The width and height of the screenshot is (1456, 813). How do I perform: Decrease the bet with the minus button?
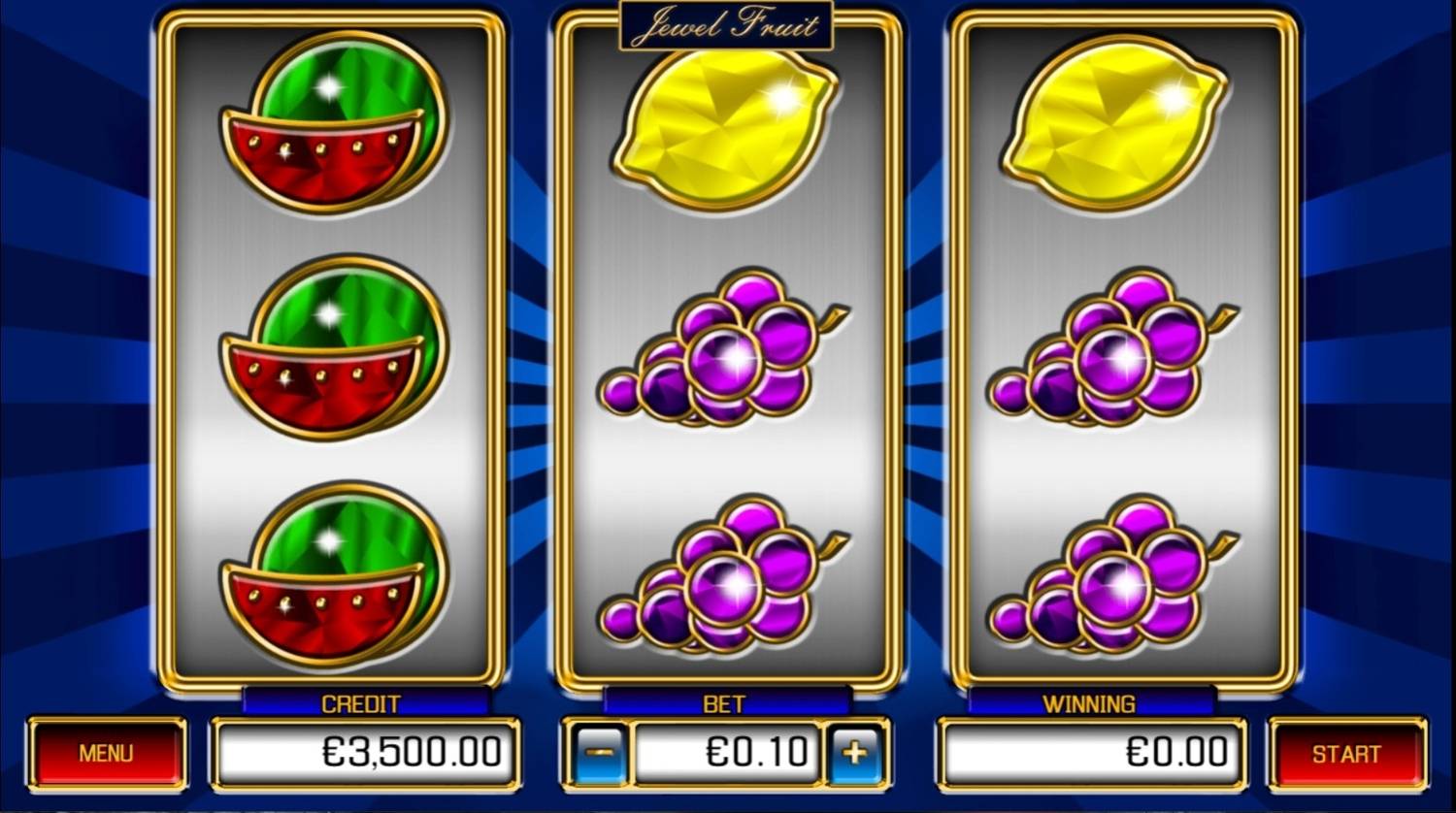pos(599,753)
